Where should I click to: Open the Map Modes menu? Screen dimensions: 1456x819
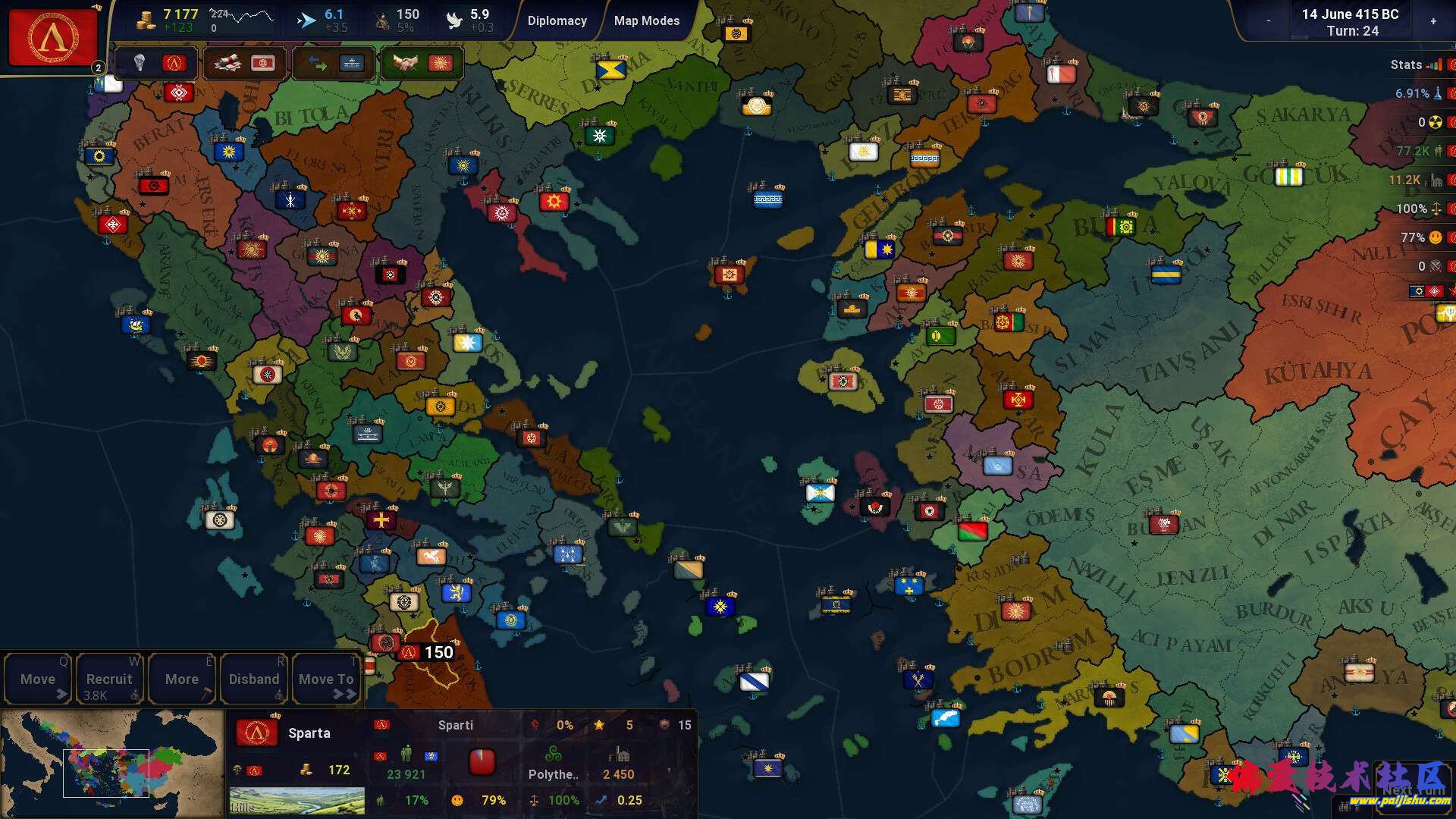point(646,20)
